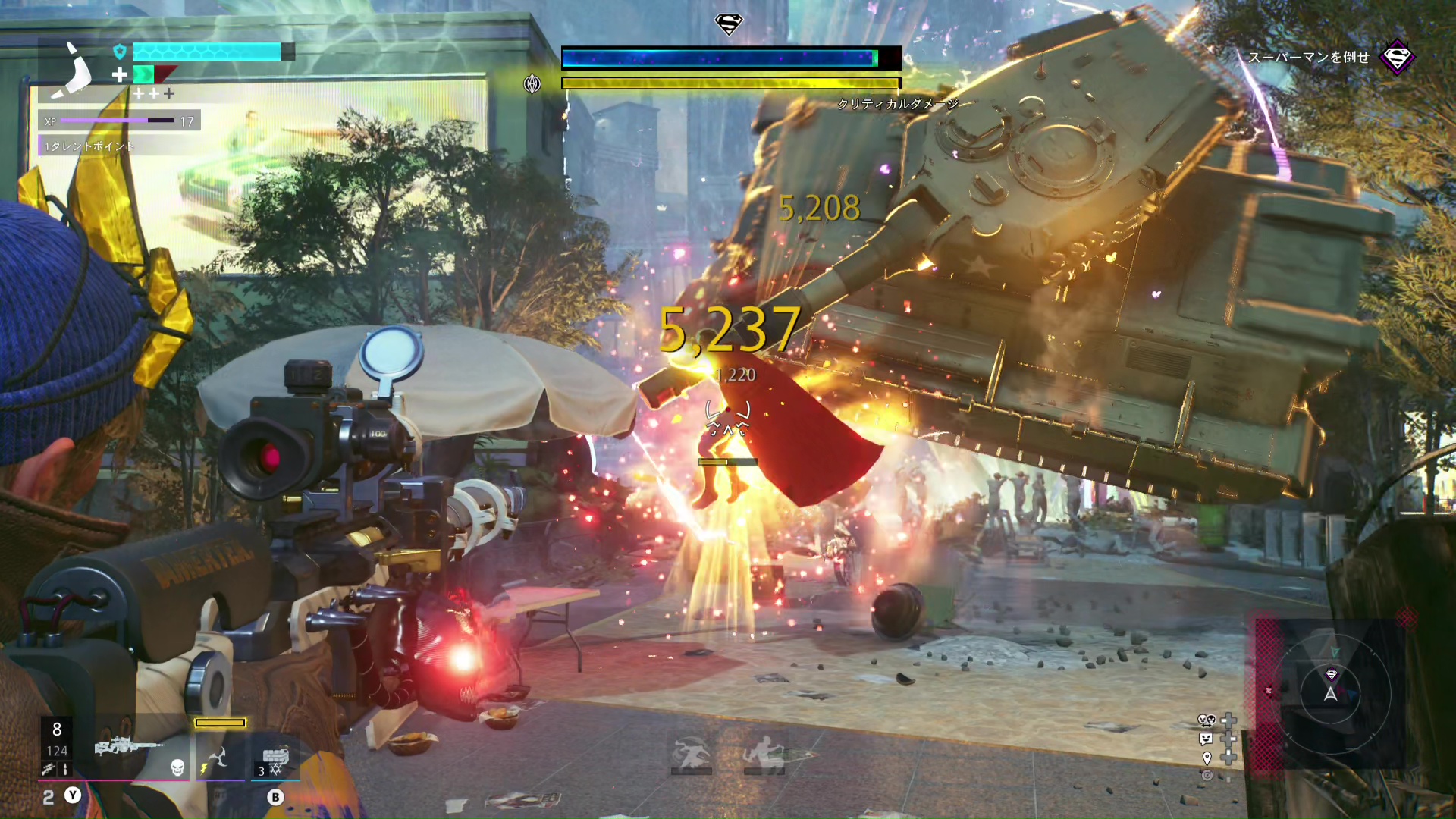
Task: Click the skull affliction icon on weapon
Action: [177, 767]
